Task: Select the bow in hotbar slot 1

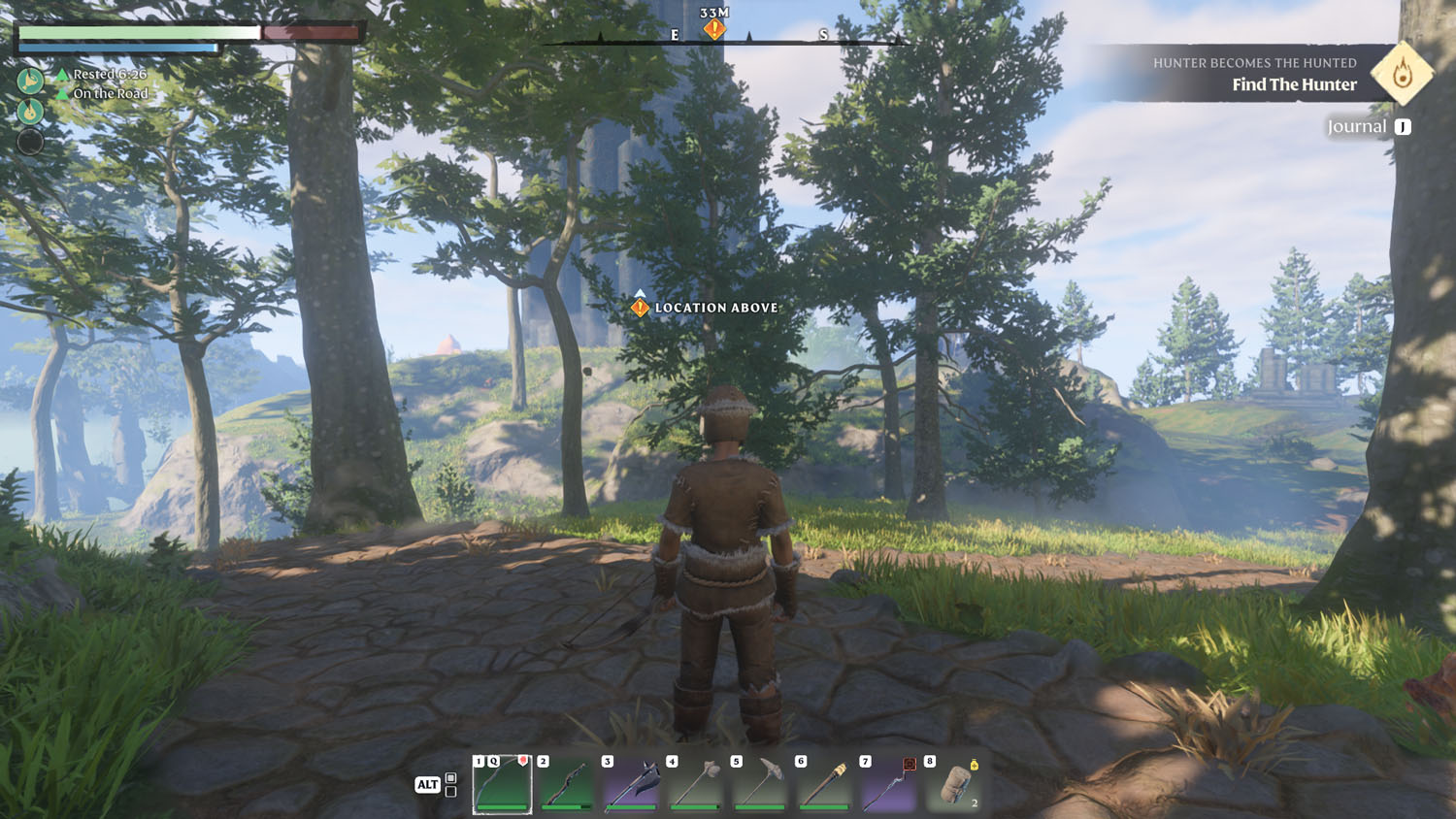Action: [x=502, y=784]
